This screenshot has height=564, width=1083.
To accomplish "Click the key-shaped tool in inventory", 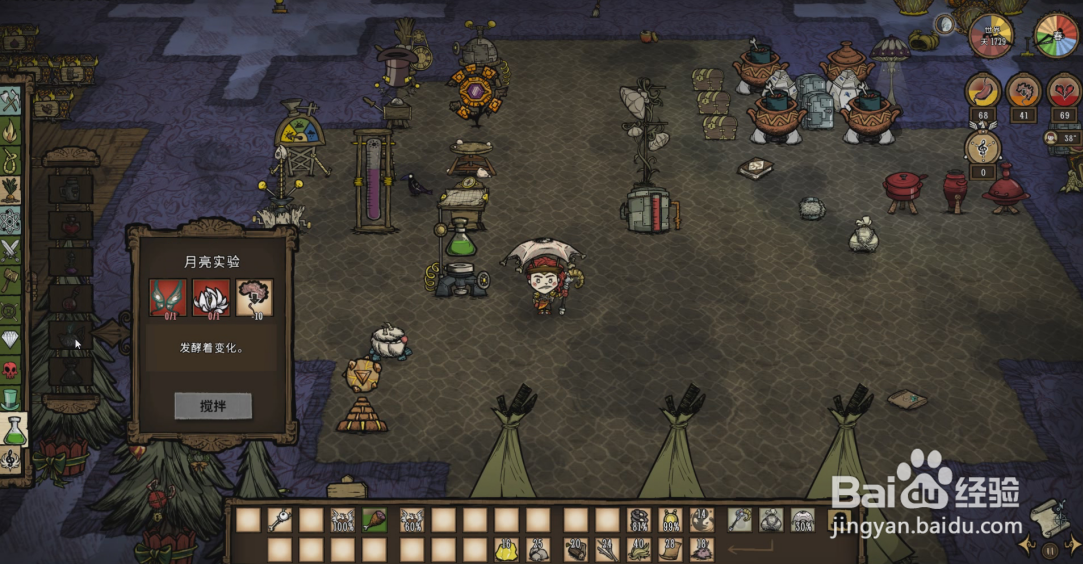I will [278, 520].
